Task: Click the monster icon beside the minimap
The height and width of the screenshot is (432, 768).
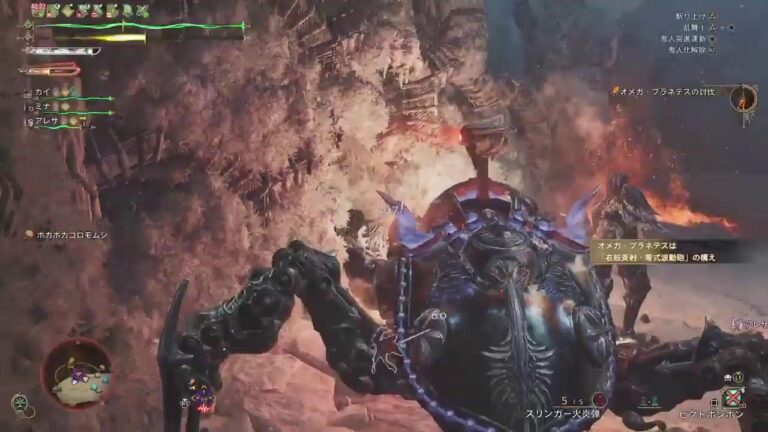Action: click(x=20, y=403)
